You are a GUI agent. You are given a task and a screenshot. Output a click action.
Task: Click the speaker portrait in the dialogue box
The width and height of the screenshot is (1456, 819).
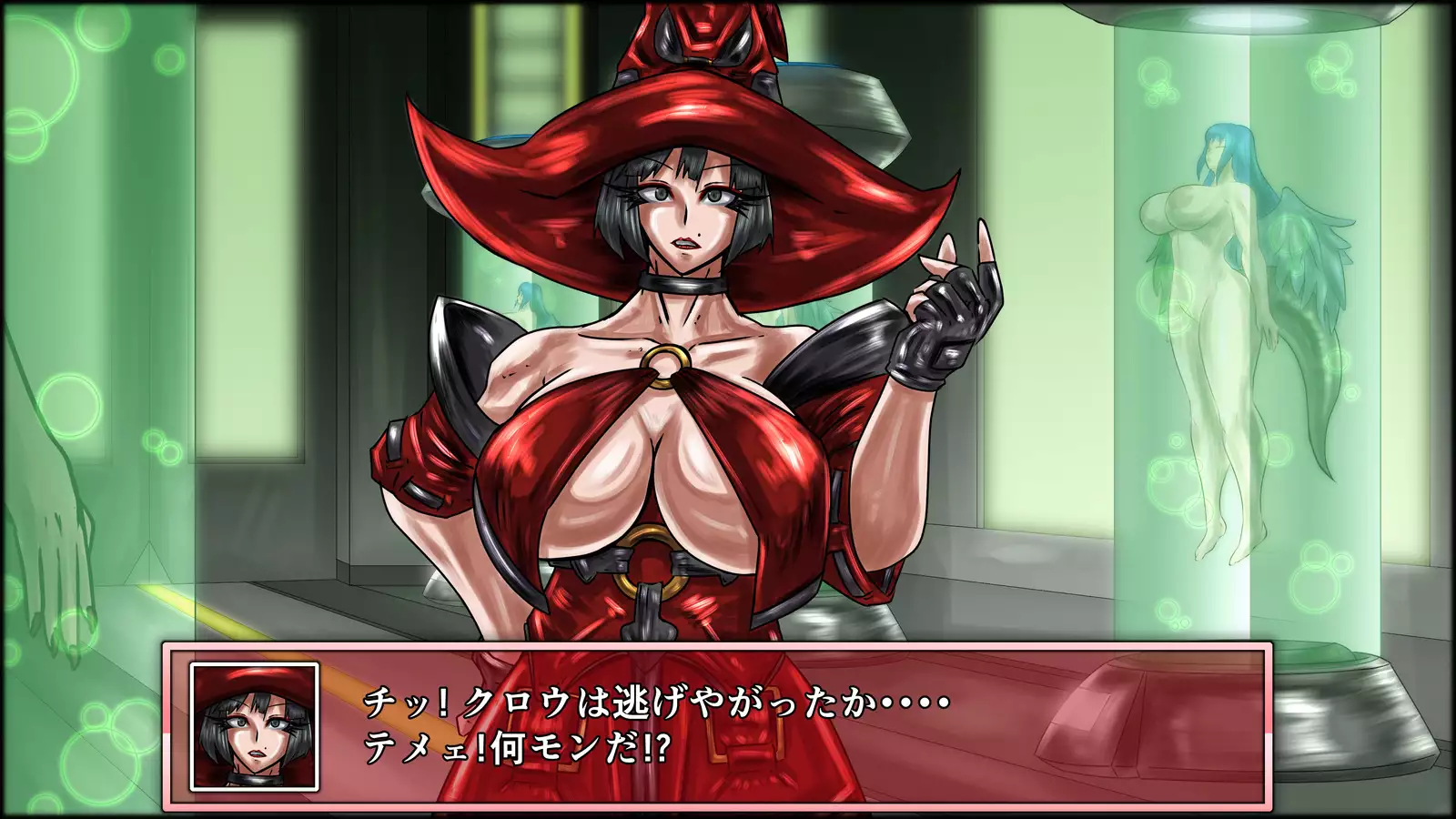[x=254, y=726]
